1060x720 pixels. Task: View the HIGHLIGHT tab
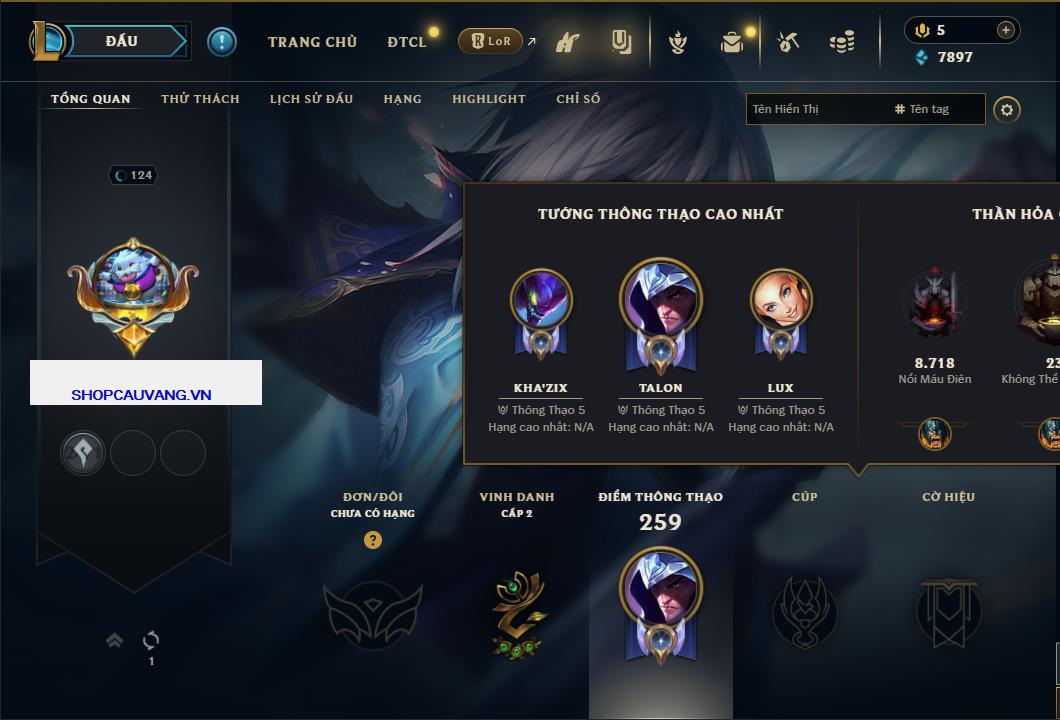[488, 99]
